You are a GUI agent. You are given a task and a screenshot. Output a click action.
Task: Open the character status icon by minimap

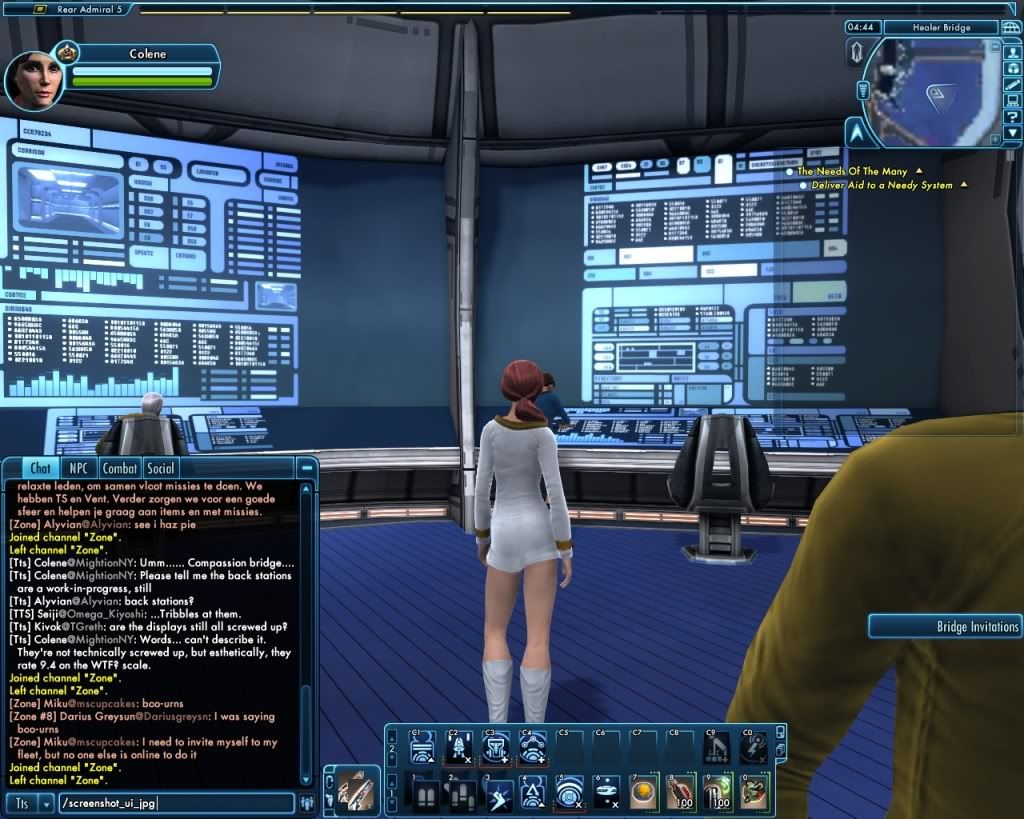1013,51
